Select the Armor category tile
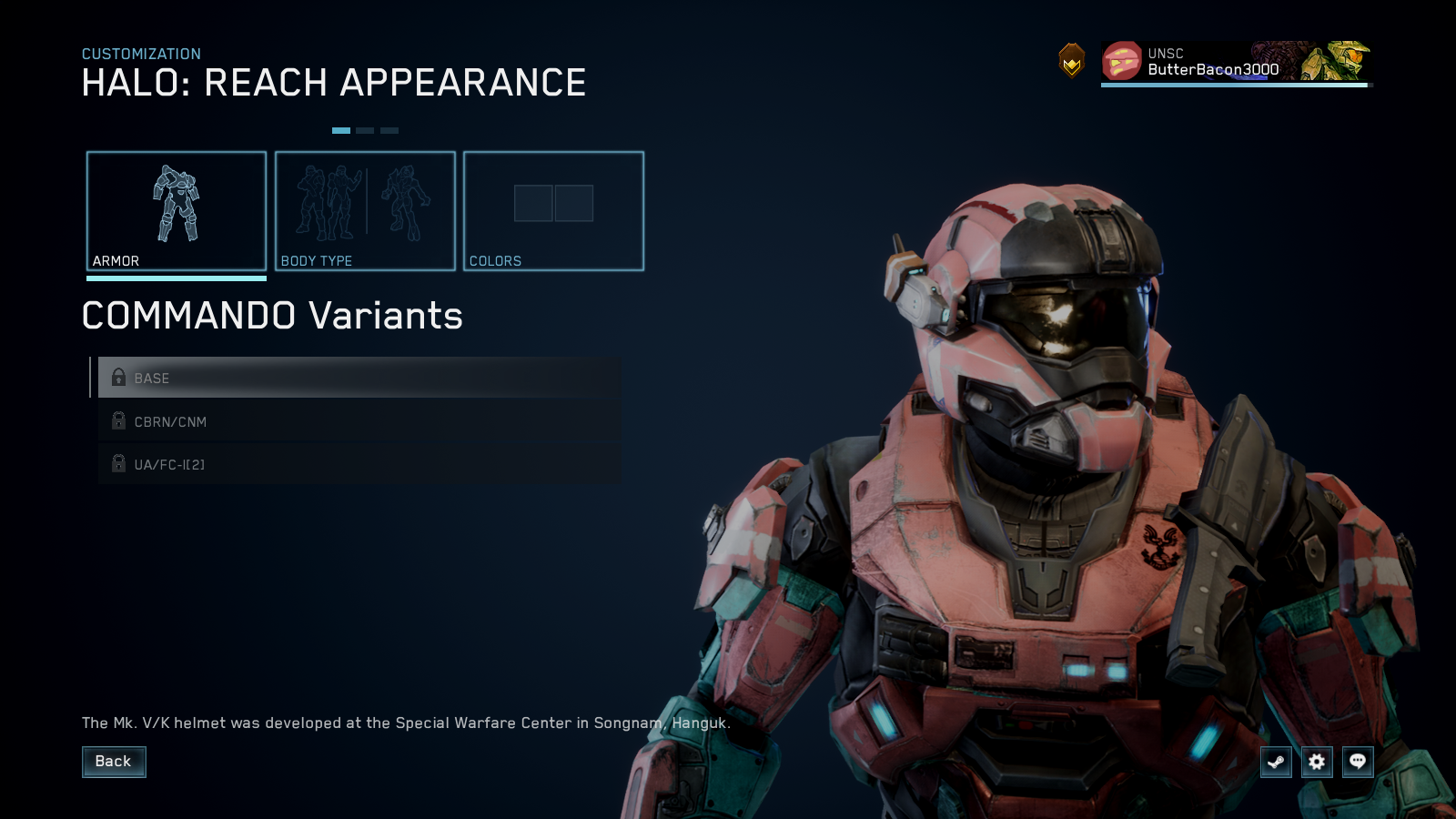Image resolution: width=1456 pixels, height=819 pixels. 177,211
